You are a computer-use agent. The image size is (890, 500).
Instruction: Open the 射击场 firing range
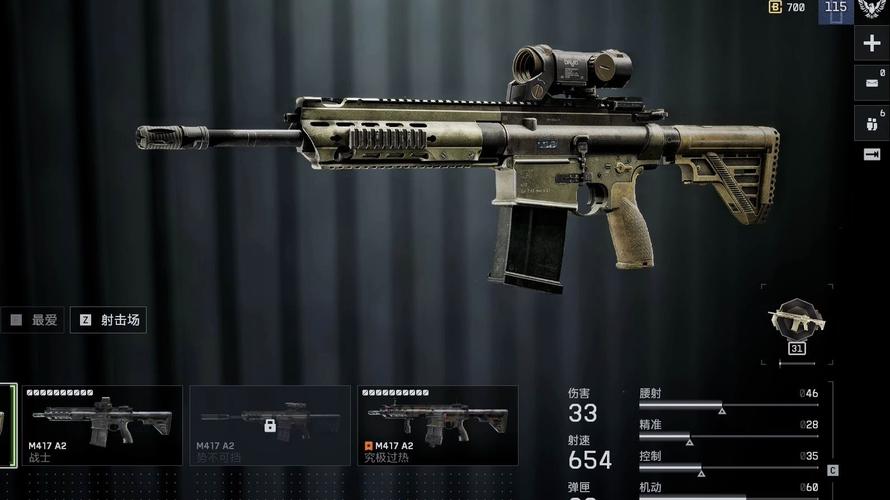pyautogui.click(x=109, y=320)
